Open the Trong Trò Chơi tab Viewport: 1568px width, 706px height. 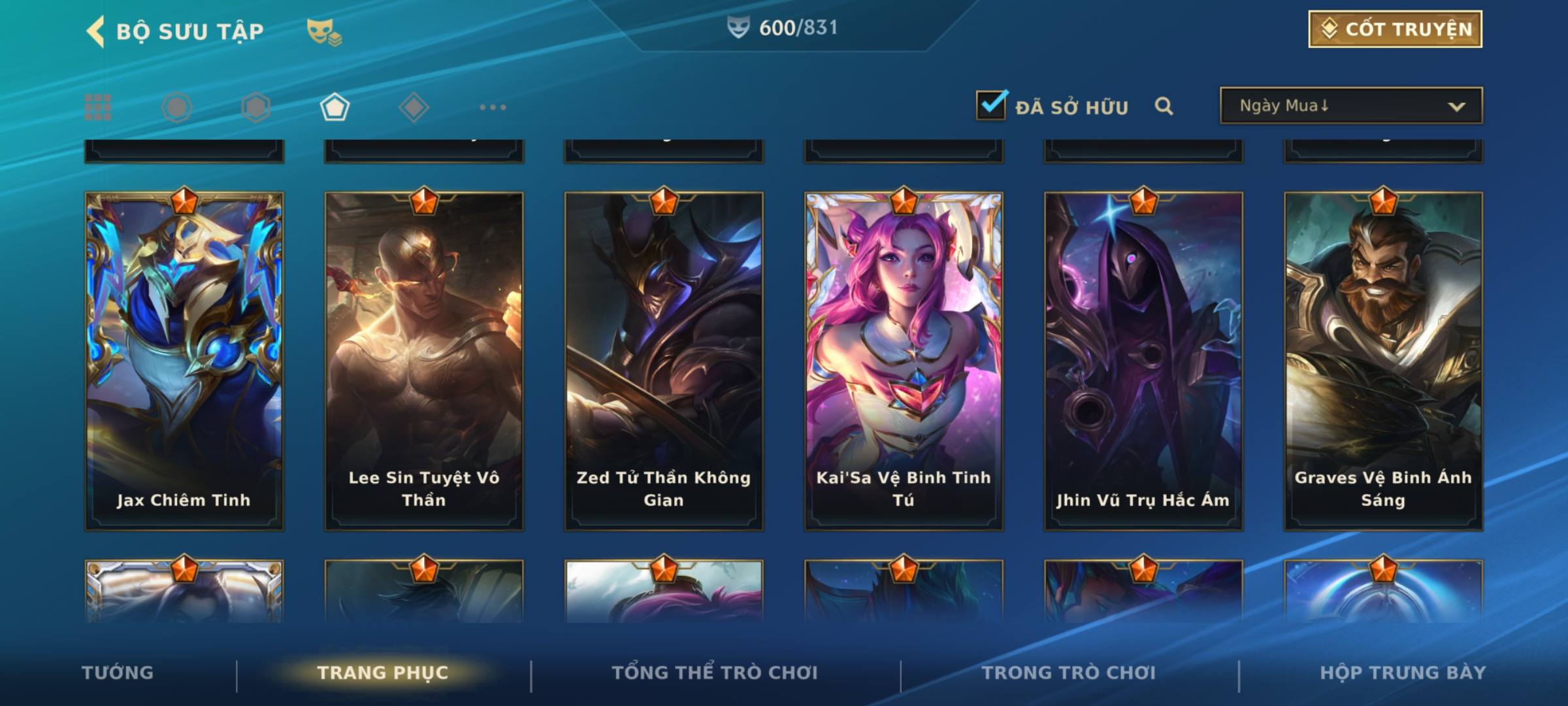[x=1069, y=673]
